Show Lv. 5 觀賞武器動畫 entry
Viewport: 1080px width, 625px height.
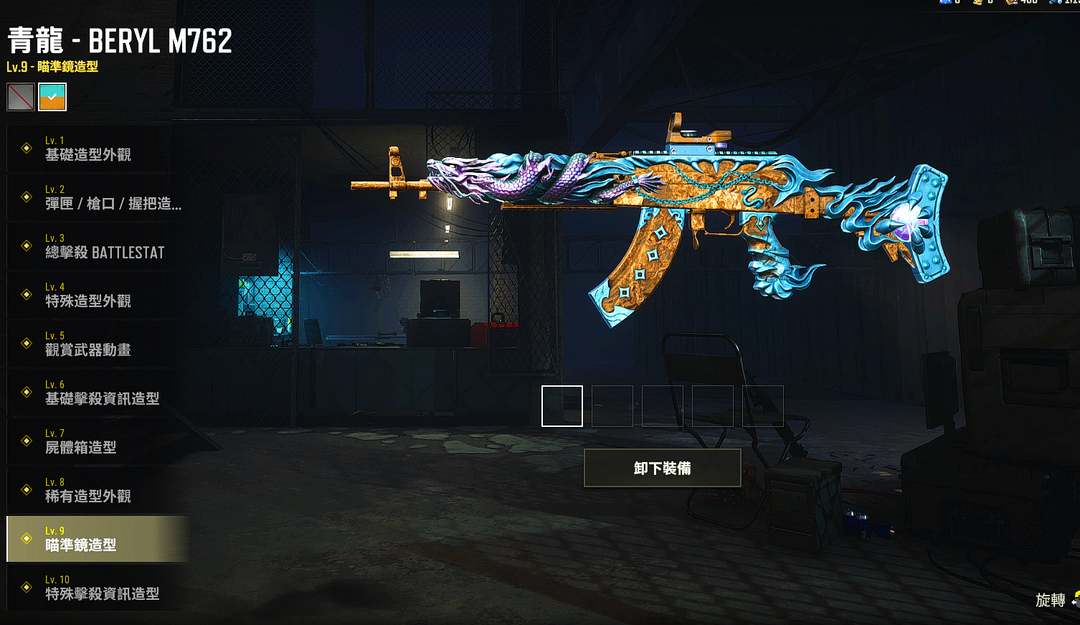point(95,344)
